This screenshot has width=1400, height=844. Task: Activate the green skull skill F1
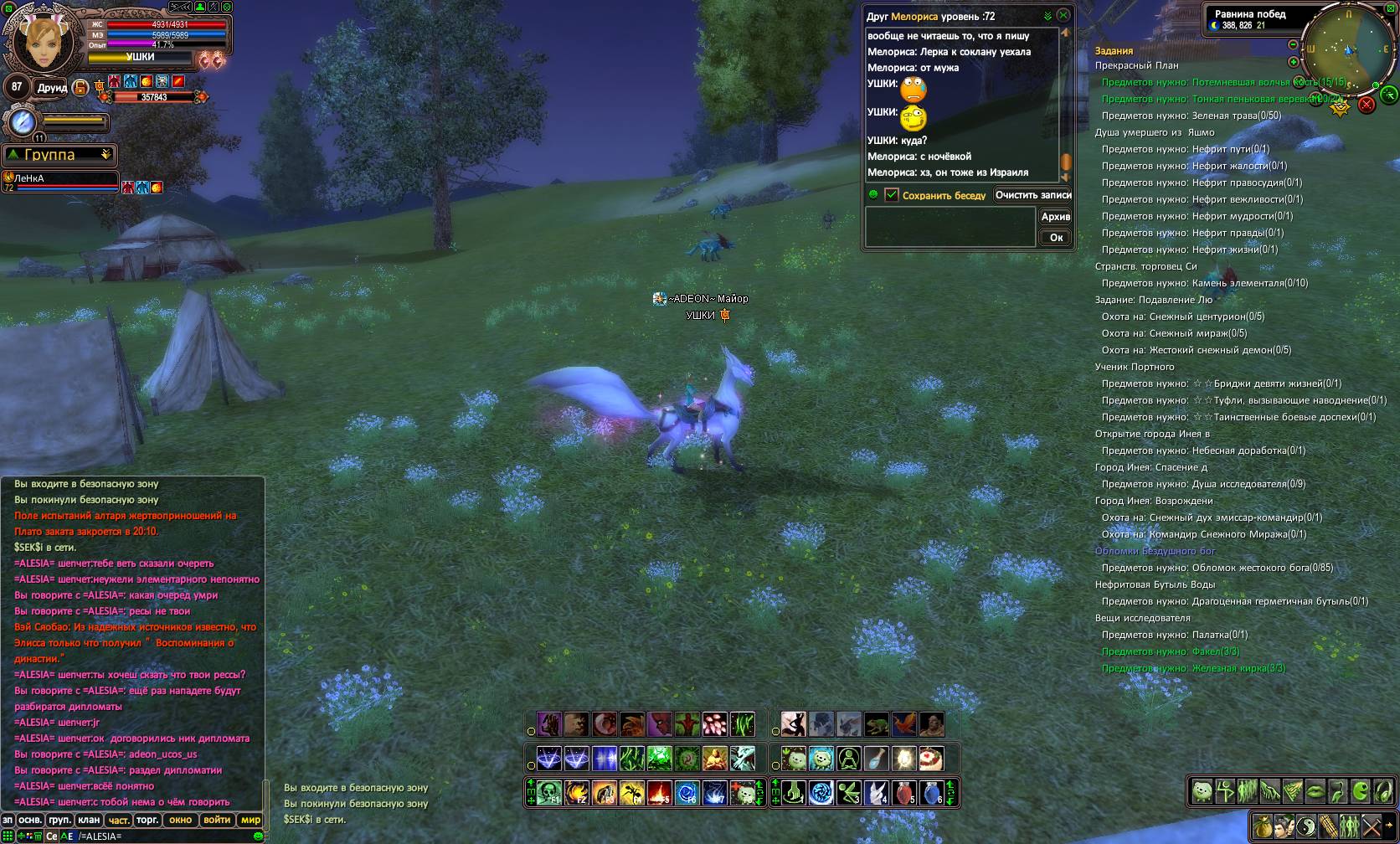point(548,792)
